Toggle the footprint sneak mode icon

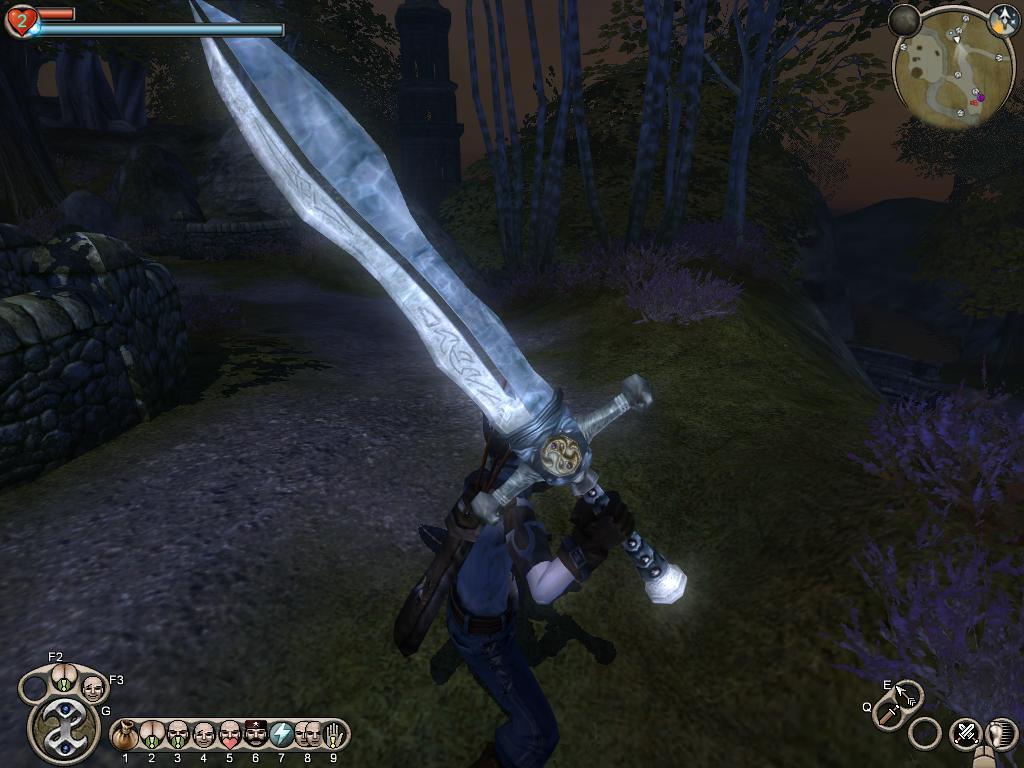pyautogui.click(x=1000, y=733)
